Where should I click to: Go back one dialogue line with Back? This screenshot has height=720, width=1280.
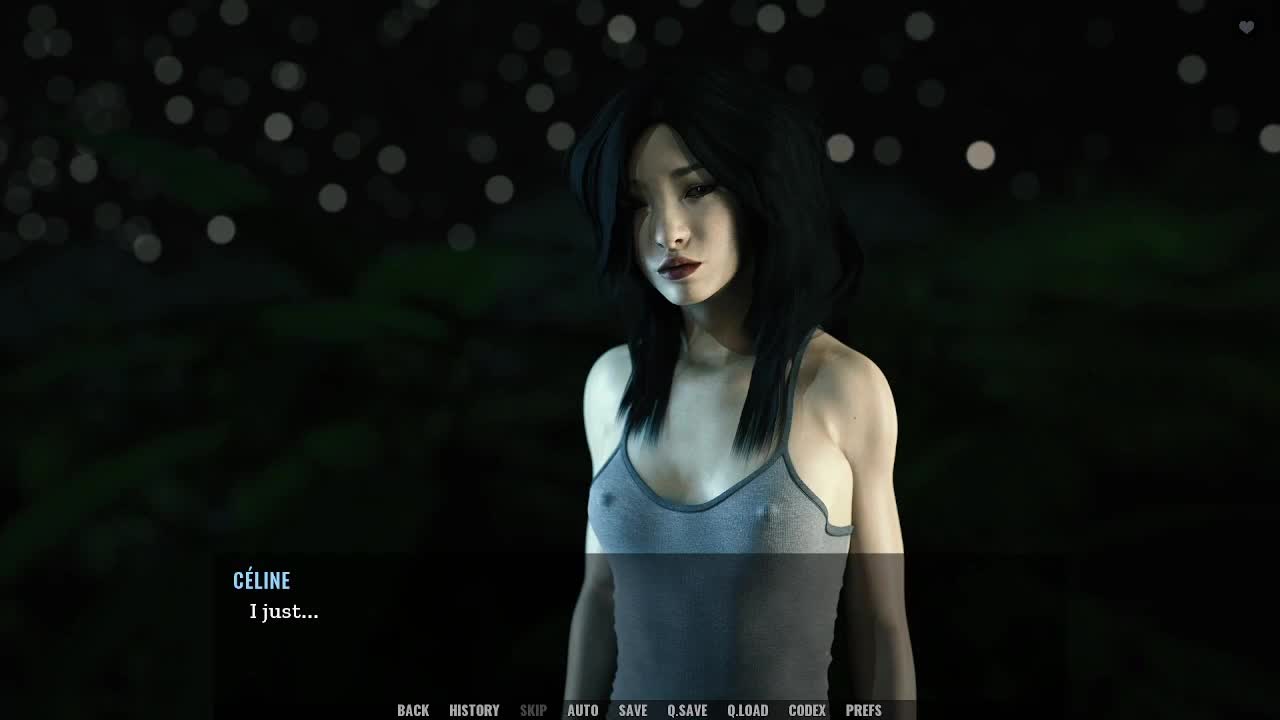pos(413,710)
